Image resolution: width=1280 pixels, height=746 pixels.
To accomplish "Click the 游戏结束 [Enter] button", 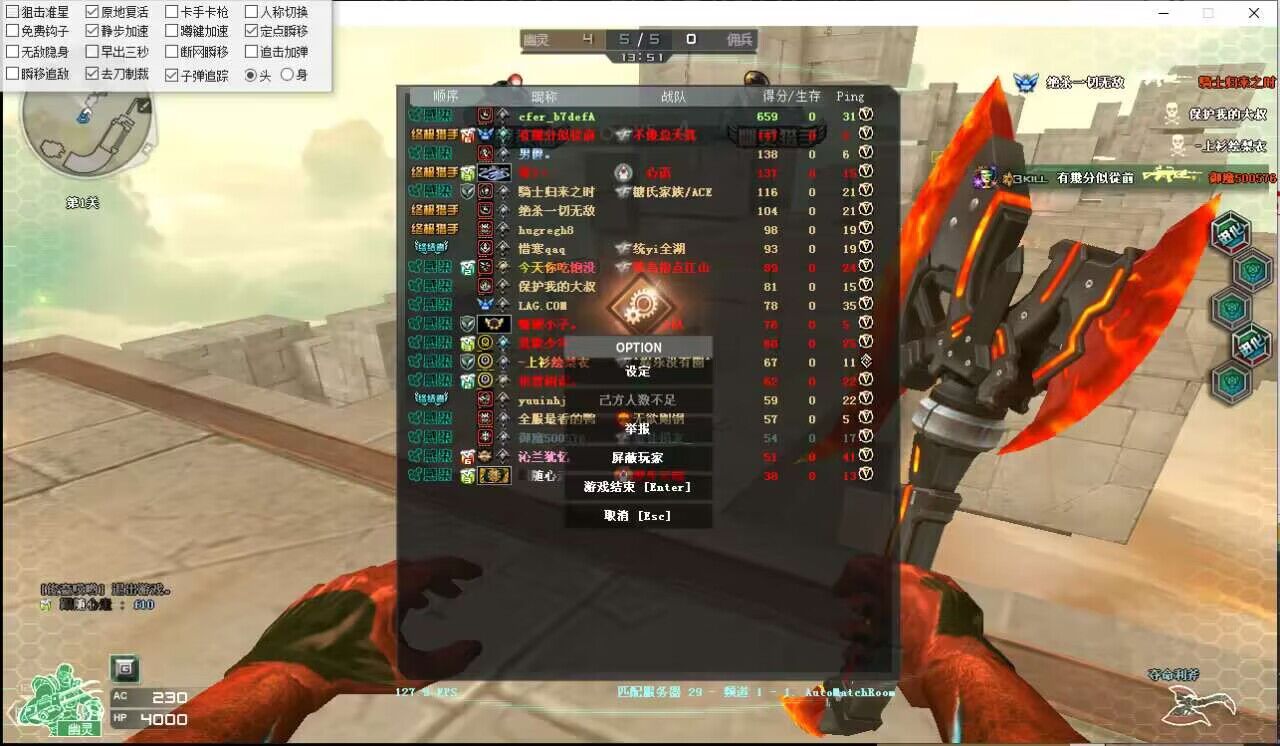I will tap(639, 488).
